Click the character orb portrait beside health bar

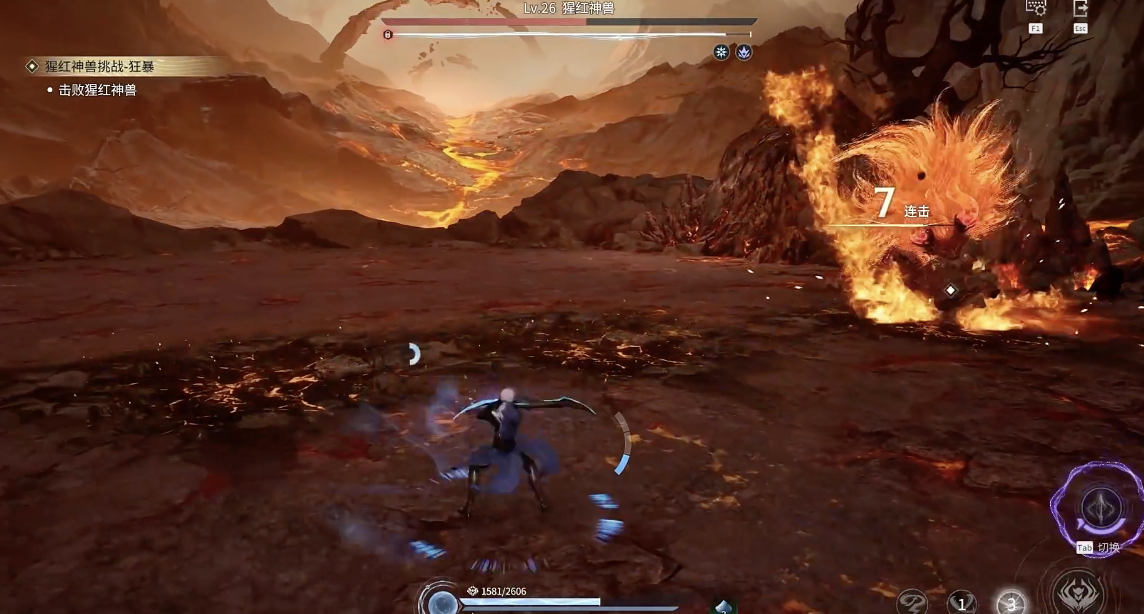pos(440,601)
